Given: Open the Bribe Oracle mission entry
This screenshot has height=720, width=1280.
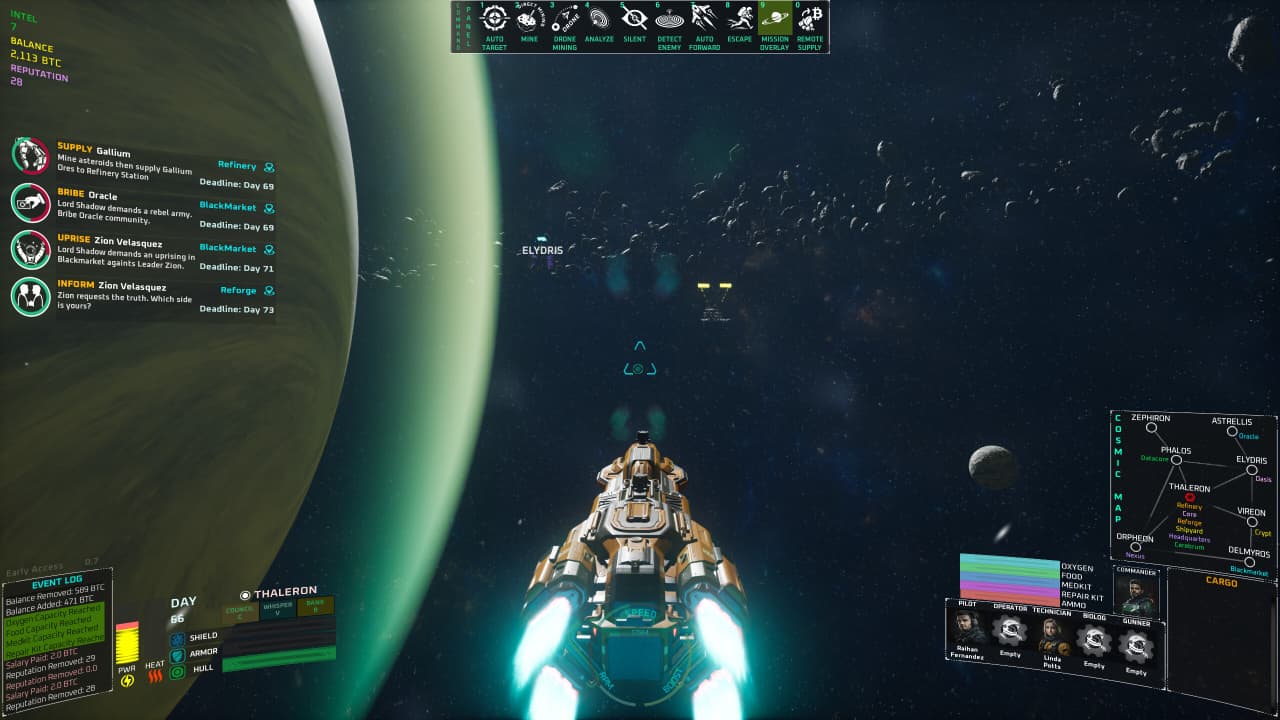Looking at the screenshot, I should (x=31, y=202).
